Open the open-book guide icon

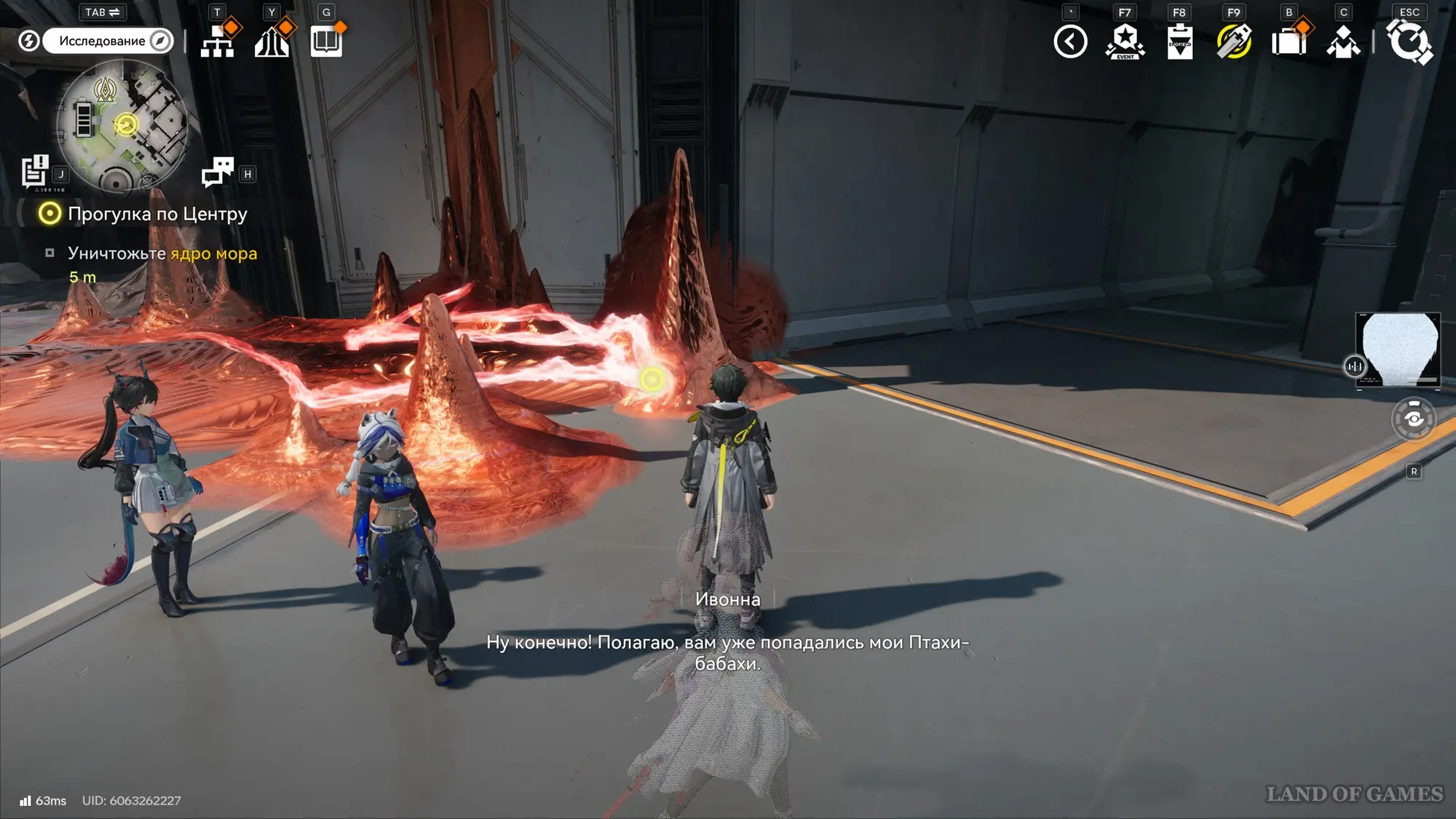pyautogui.click(x=326, y=41)
